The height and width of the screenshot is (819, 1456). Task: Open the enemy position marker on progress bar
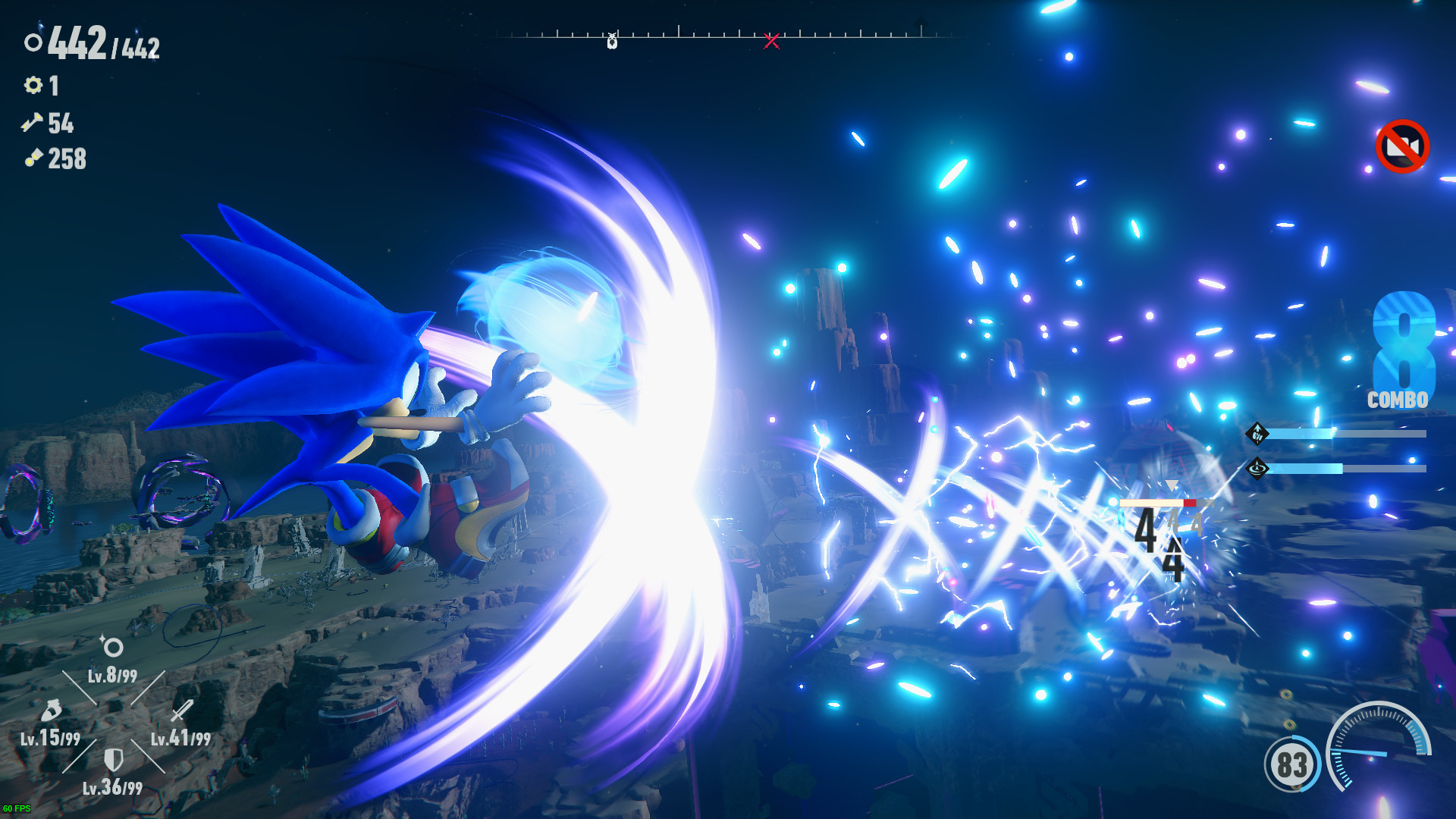pyautogui.click(x=611, y=39)
